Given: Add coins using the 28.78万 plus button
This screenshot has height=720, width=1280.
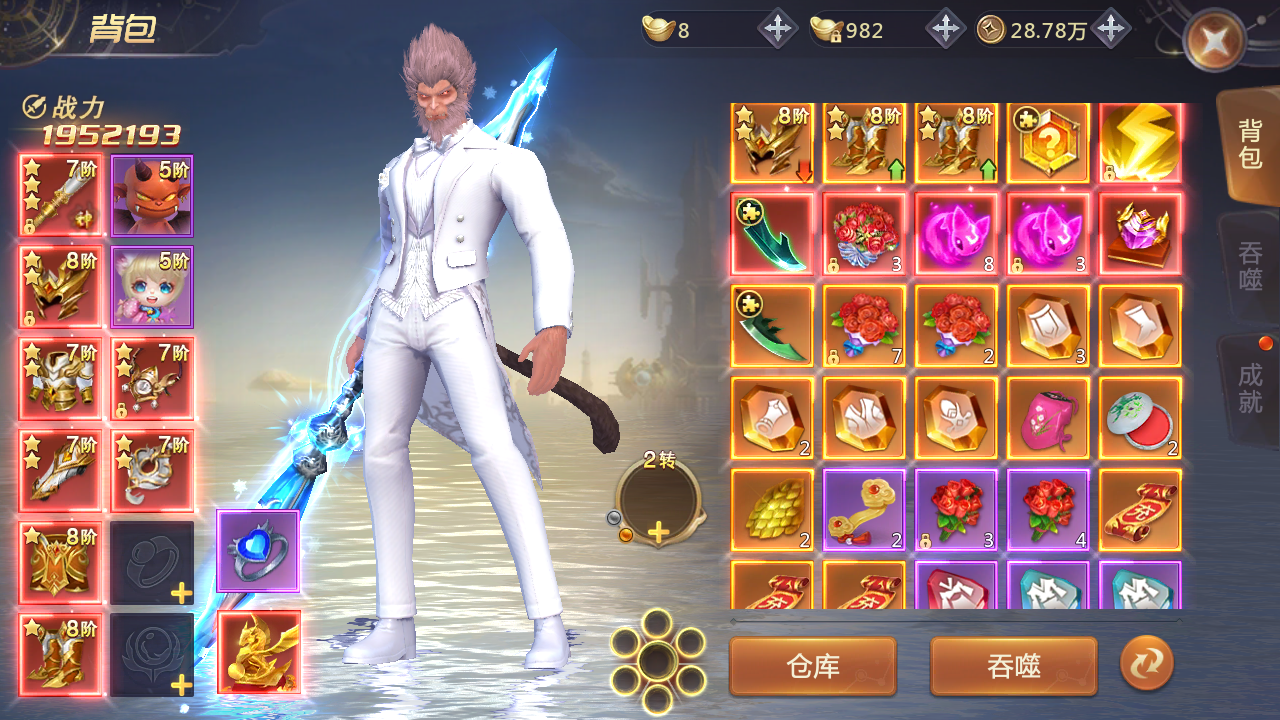Looking at the screenshot, I should (1110, 30).
